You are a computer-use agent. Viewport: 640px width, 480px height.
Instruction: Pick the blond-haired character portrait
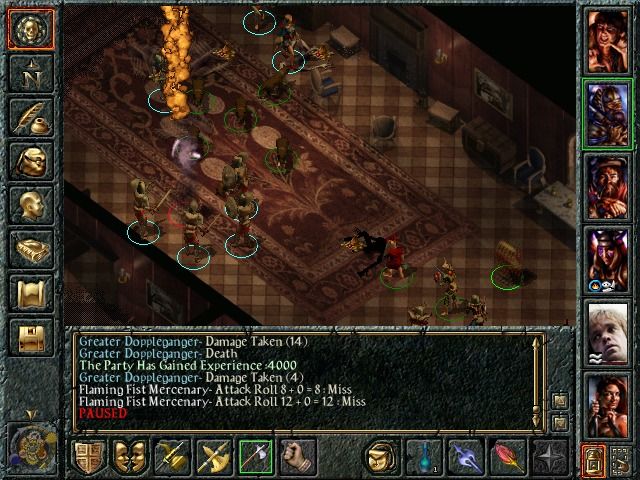pyautogui.click(x=608, y=332)
